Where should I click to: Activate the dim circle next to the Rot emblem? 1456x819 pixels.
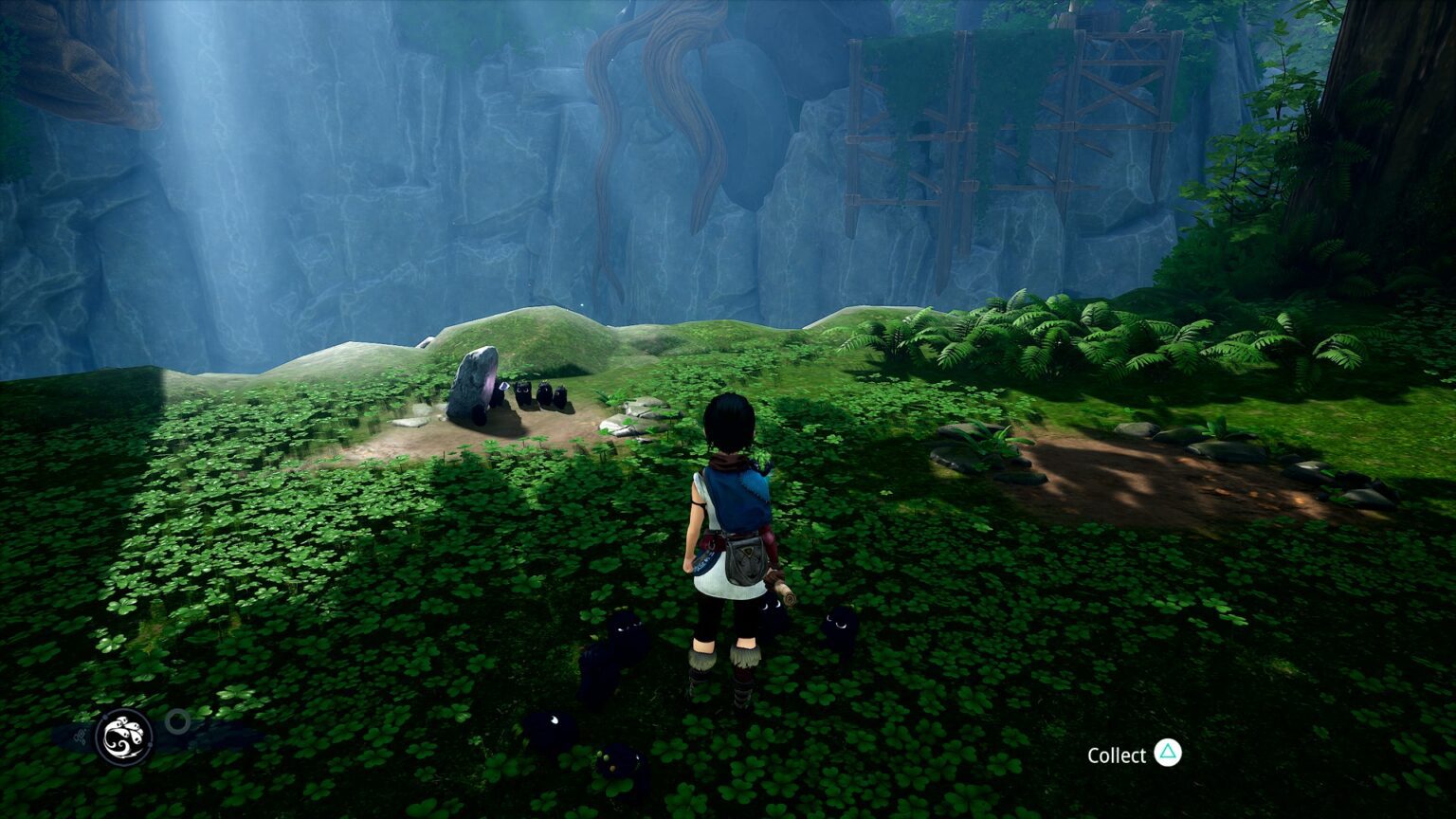[176, 719]
